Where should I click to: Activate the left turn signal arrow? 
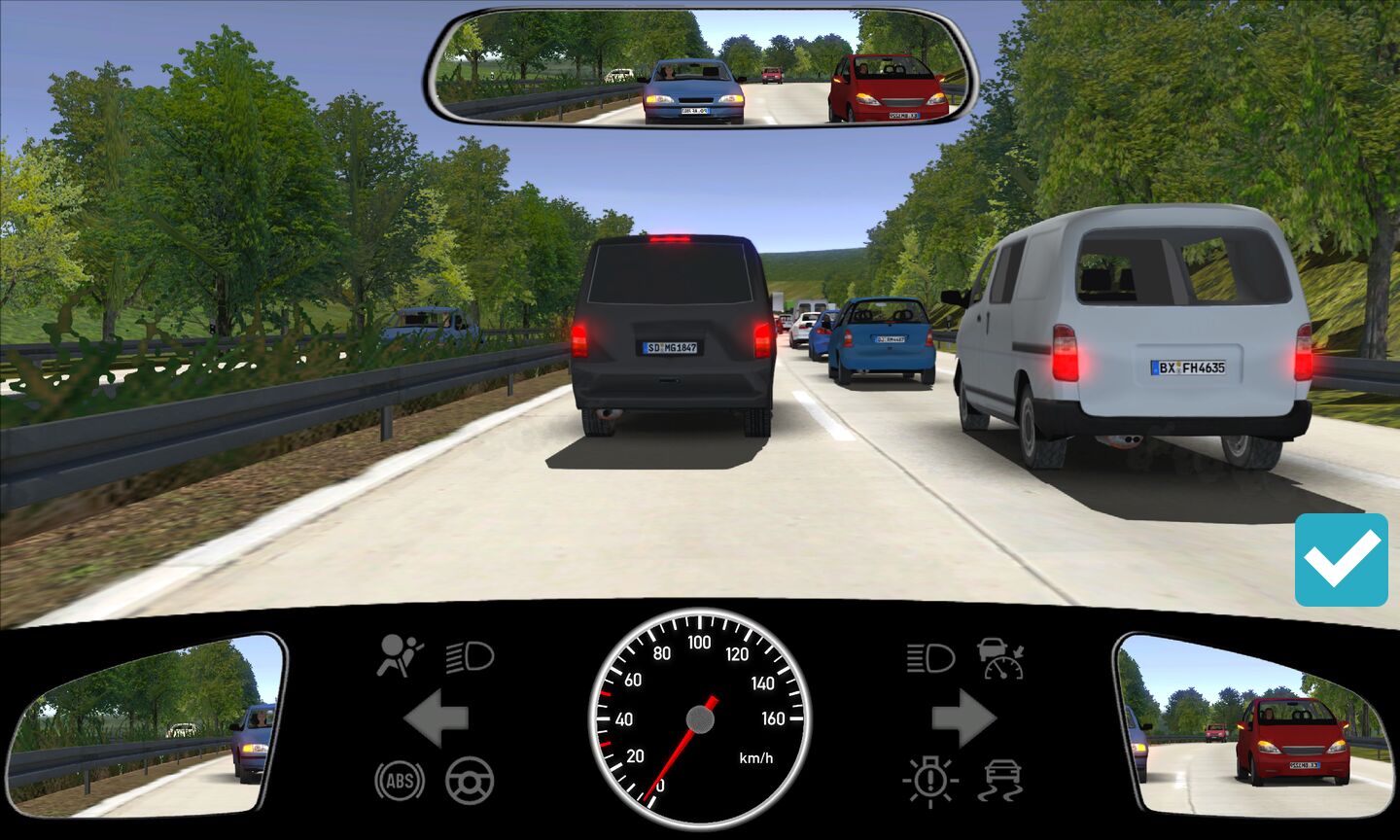pyautogui.click(x=437, y=719)
